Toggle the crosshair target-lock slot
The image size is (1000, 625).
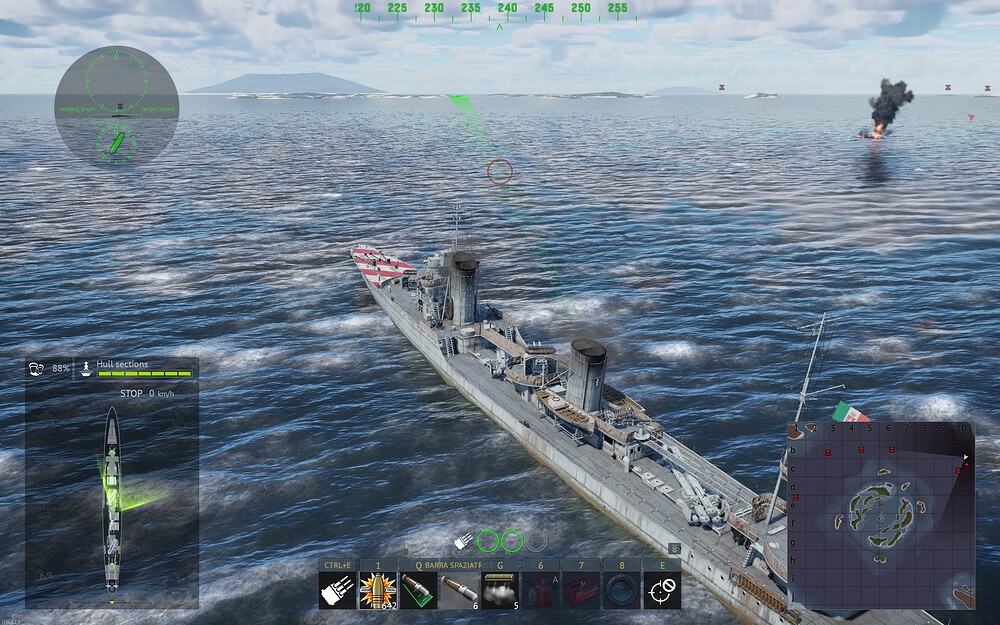(x=662, y=591)
